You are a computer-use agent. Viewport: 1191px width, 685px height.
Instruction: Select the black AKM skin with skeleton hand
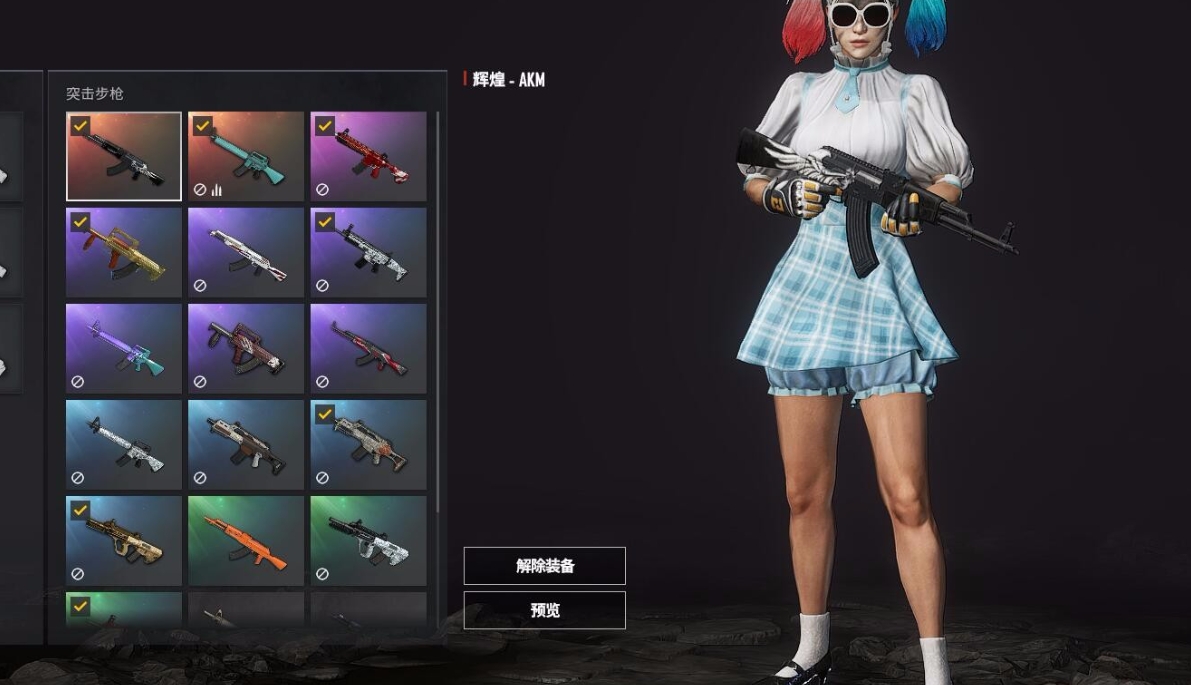(x=124, y=157)
